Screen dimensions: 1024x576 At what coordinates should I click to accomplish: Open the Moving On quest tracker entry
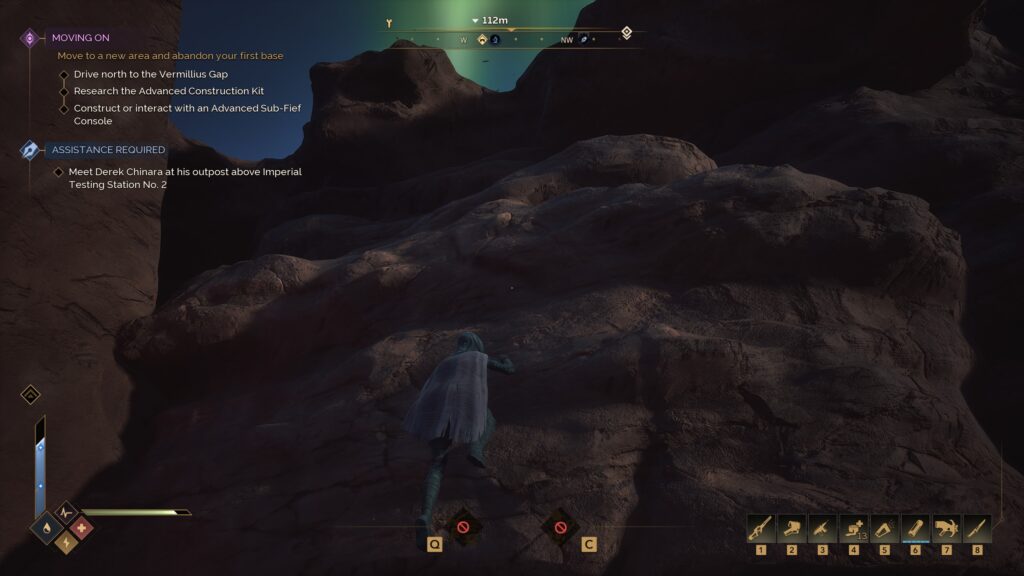point(80,38)
